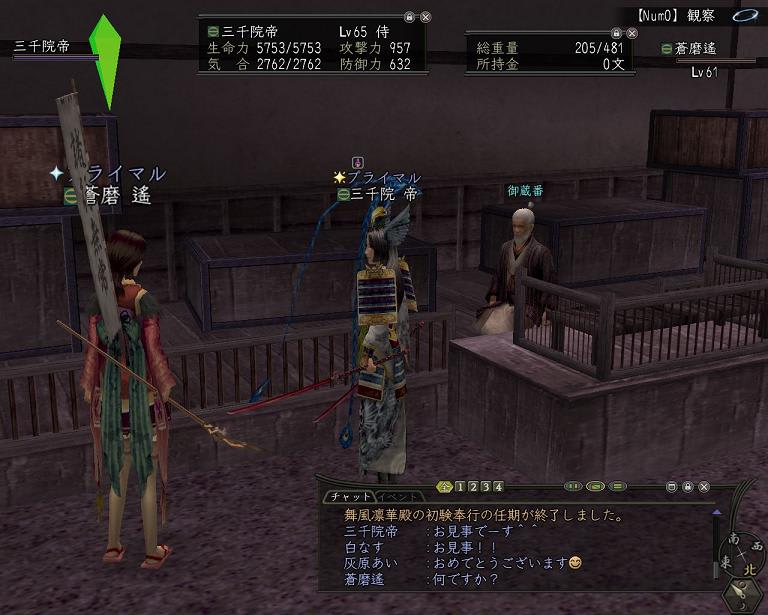Close the chat window
This screenshot has width=768, height=615.
[x=705, y=487]
